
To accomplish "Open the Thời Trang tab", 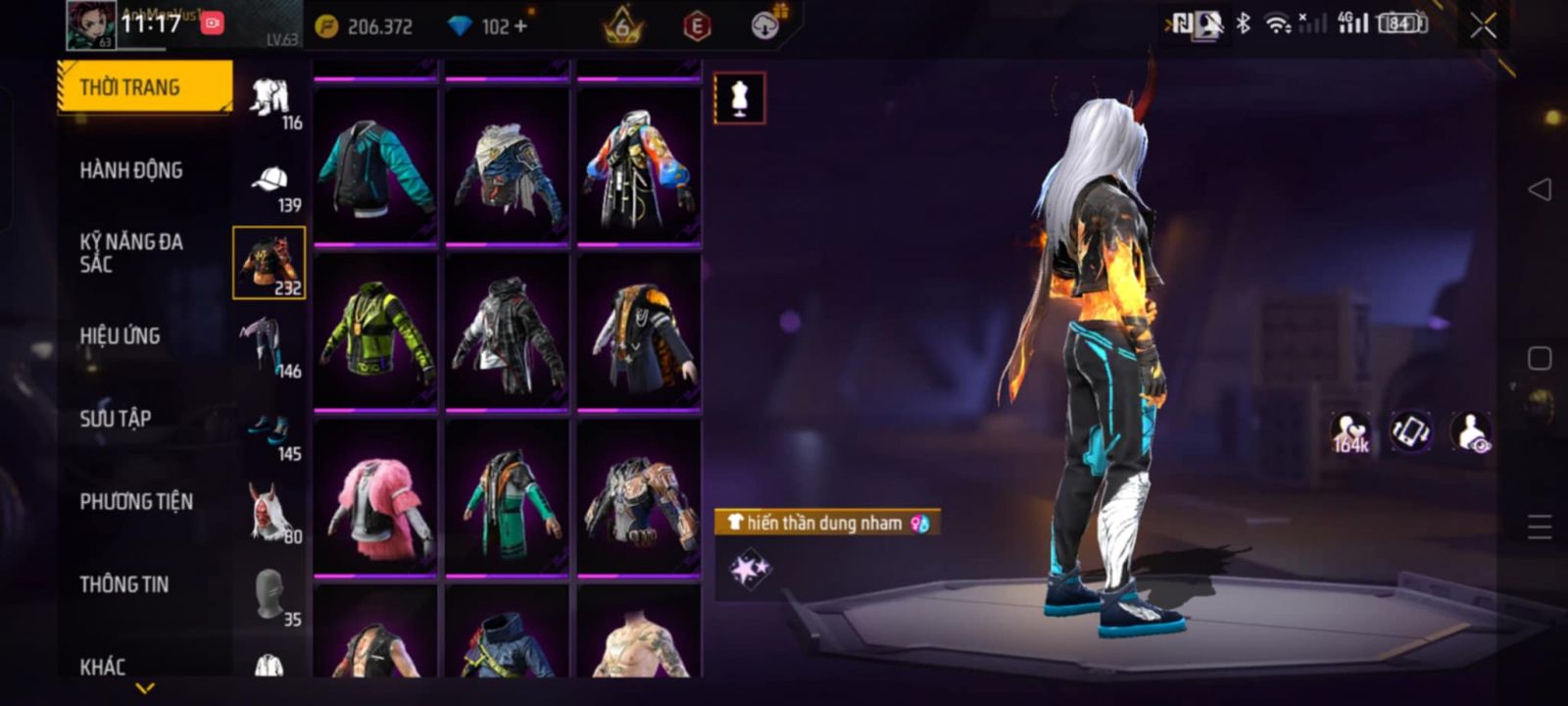I will click(x=143, y=88).
